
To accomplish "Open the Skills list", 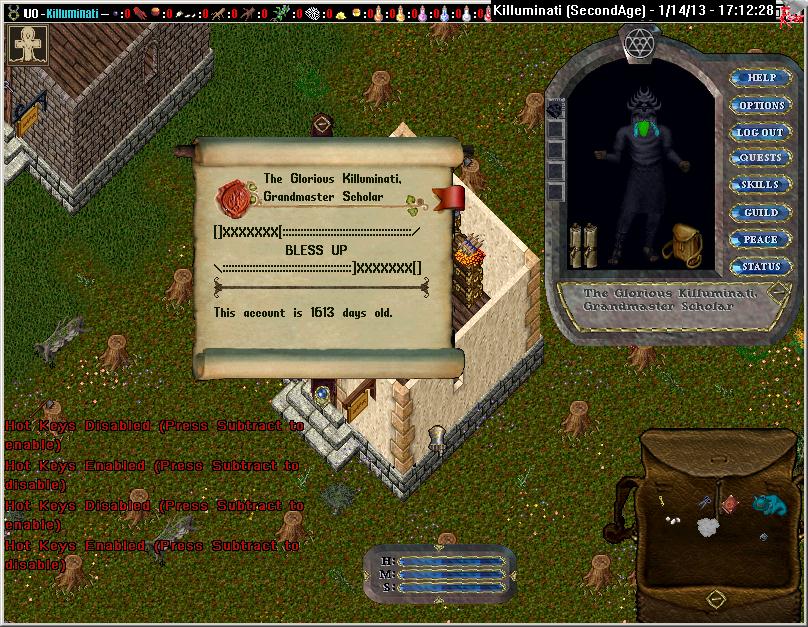I will 761,185.
